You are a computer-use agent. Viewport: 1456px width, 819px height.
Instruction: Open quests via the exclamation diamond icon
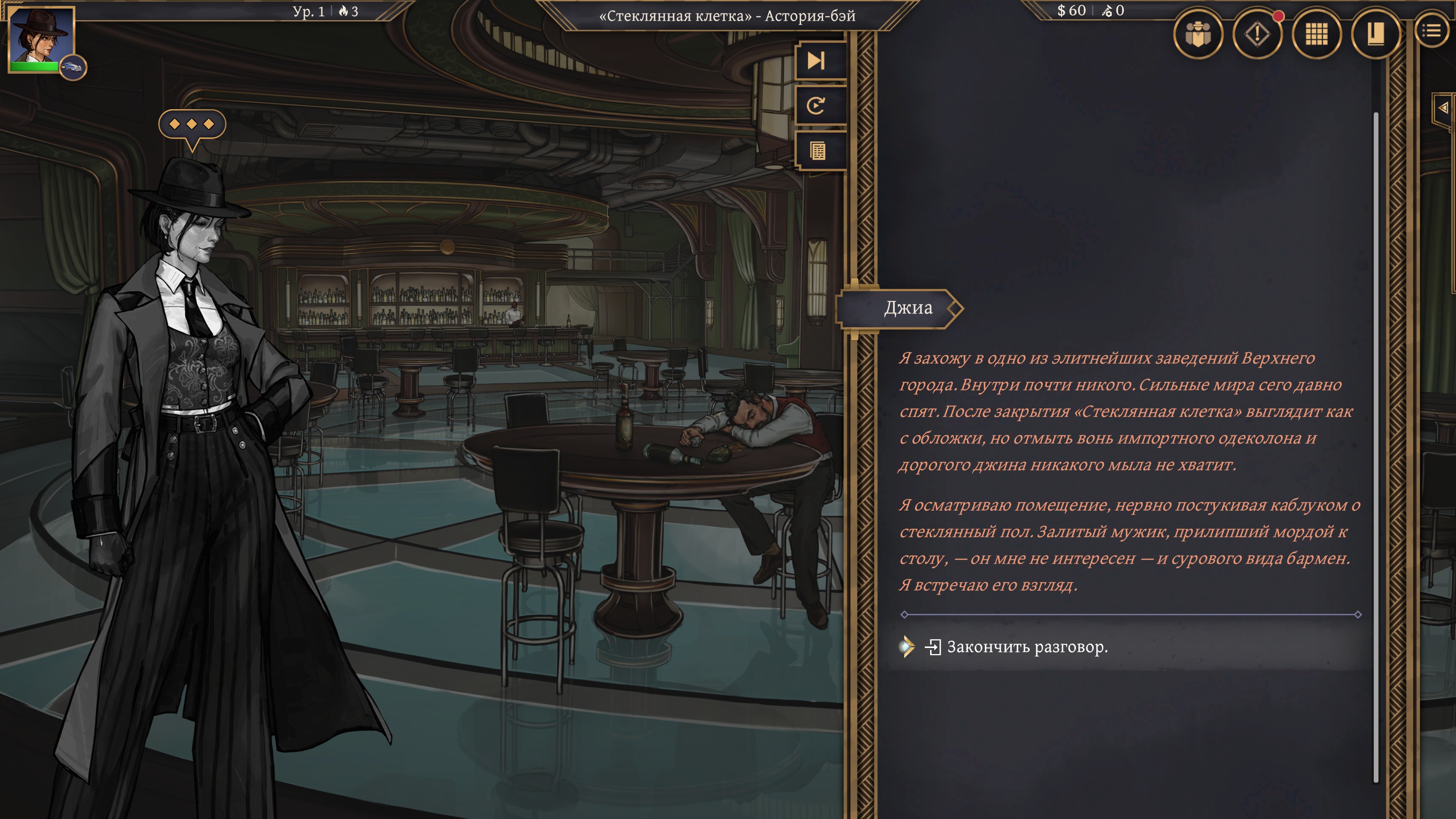(x=1257, y=35)
